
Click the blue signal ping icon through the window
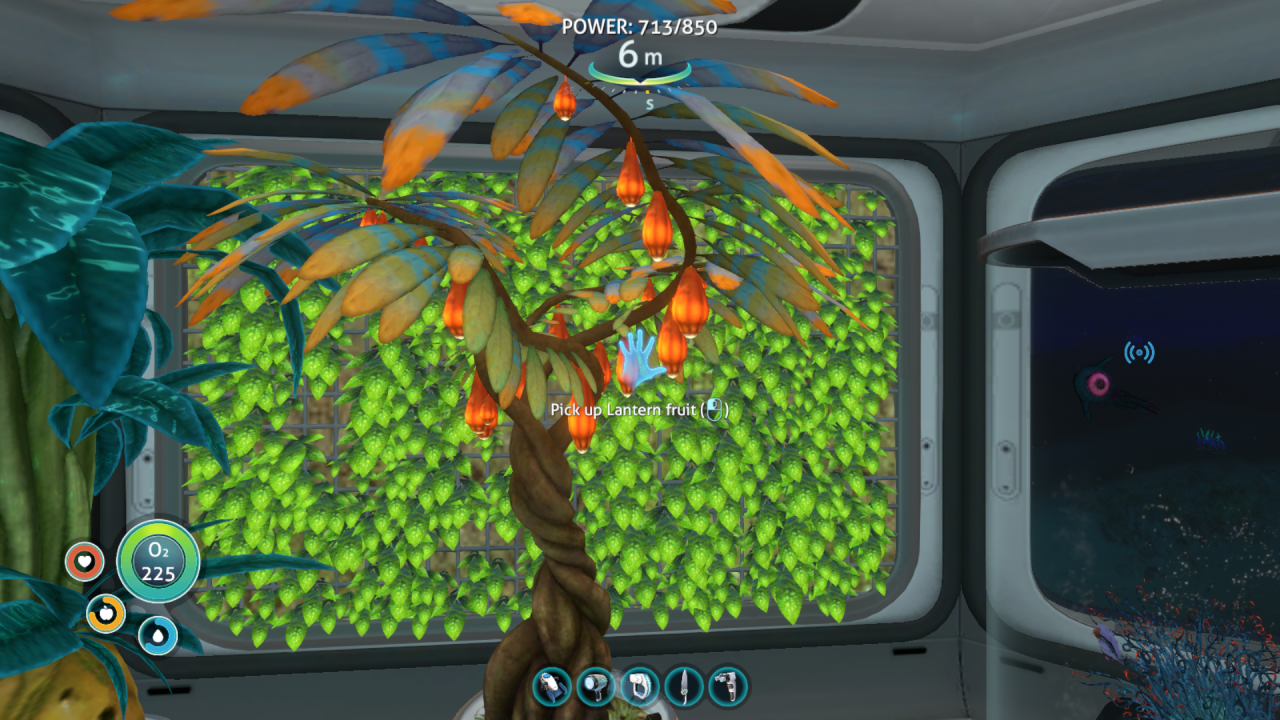click(1140, 351)
